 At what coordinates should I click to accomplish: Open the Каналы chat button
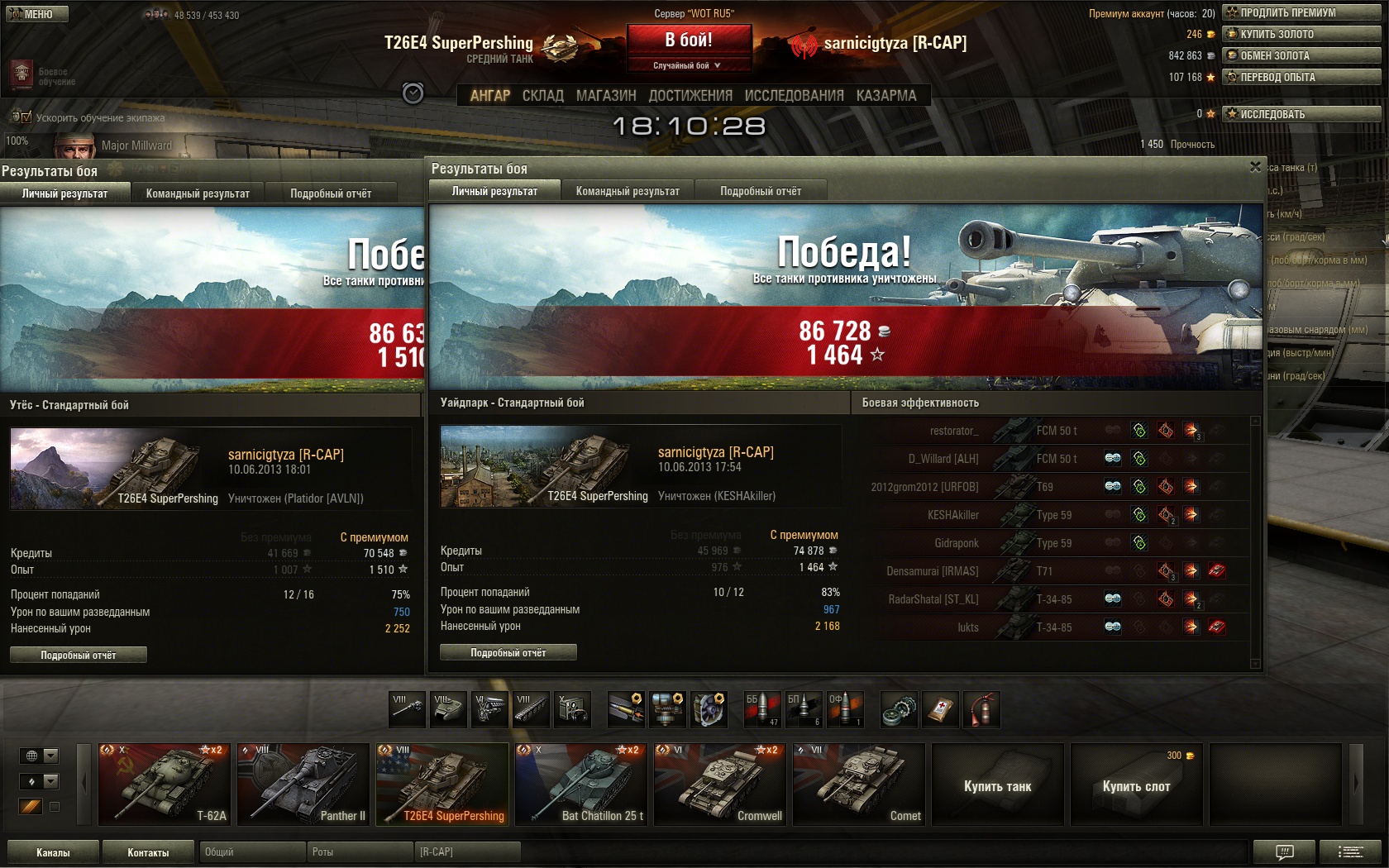point(53,852)
